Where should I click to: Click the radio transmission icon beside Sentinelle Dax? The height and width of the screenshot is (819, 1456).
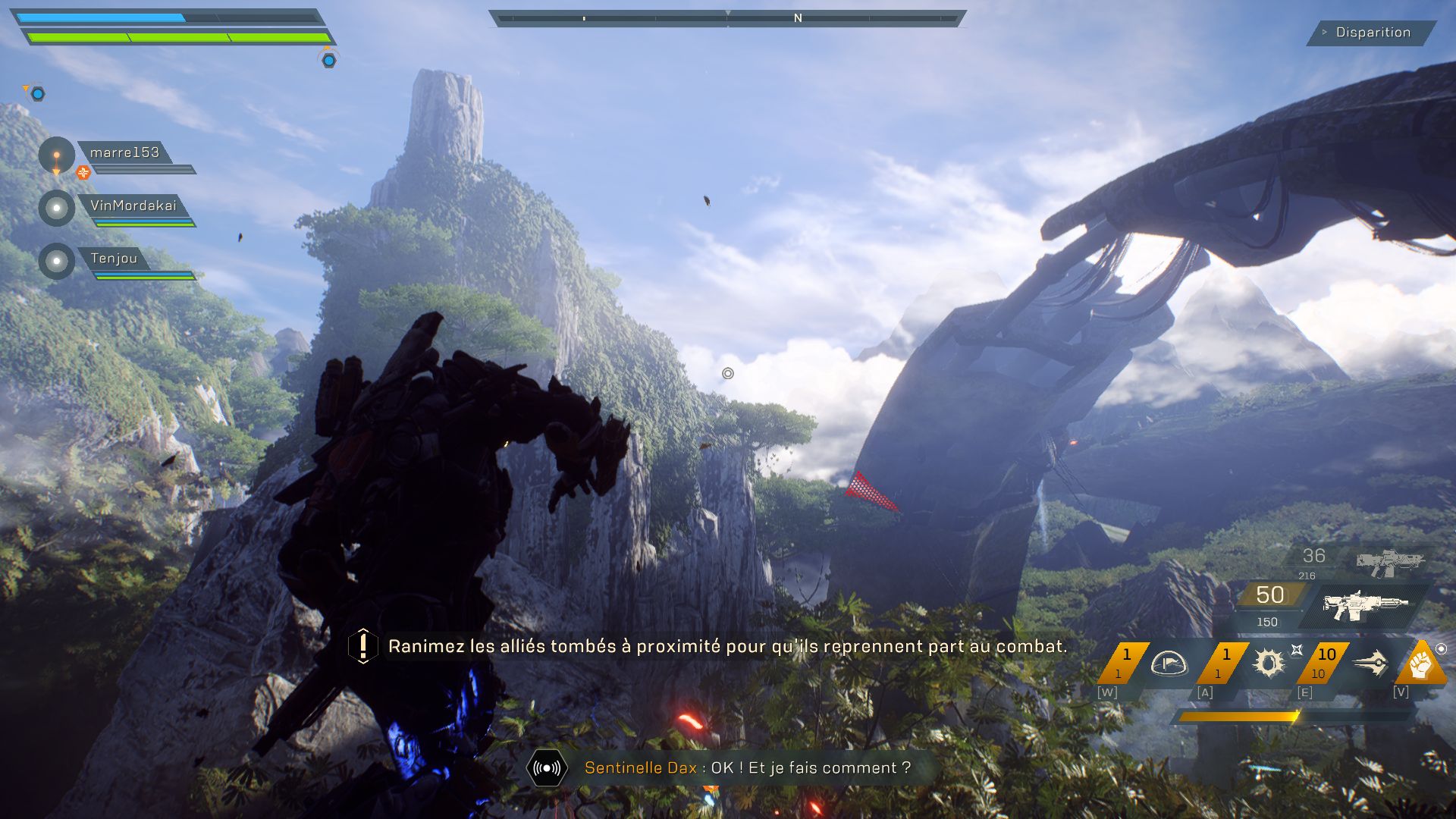(x=547, y=768)
